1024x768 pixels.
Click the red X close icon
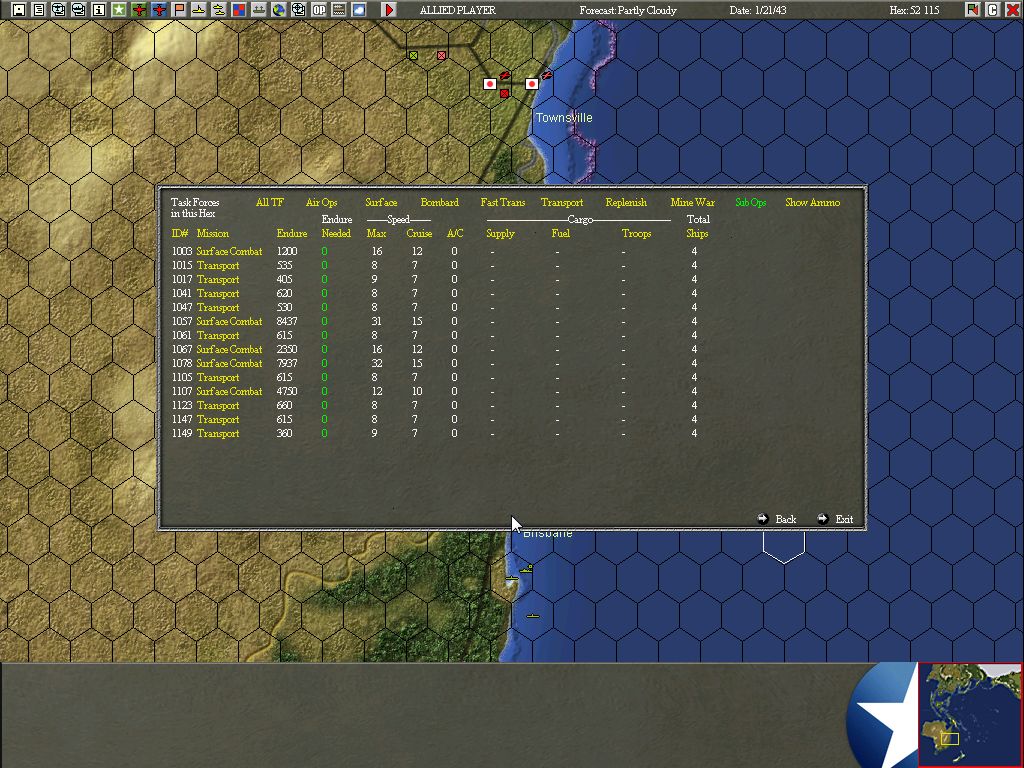coord(1012,10)
